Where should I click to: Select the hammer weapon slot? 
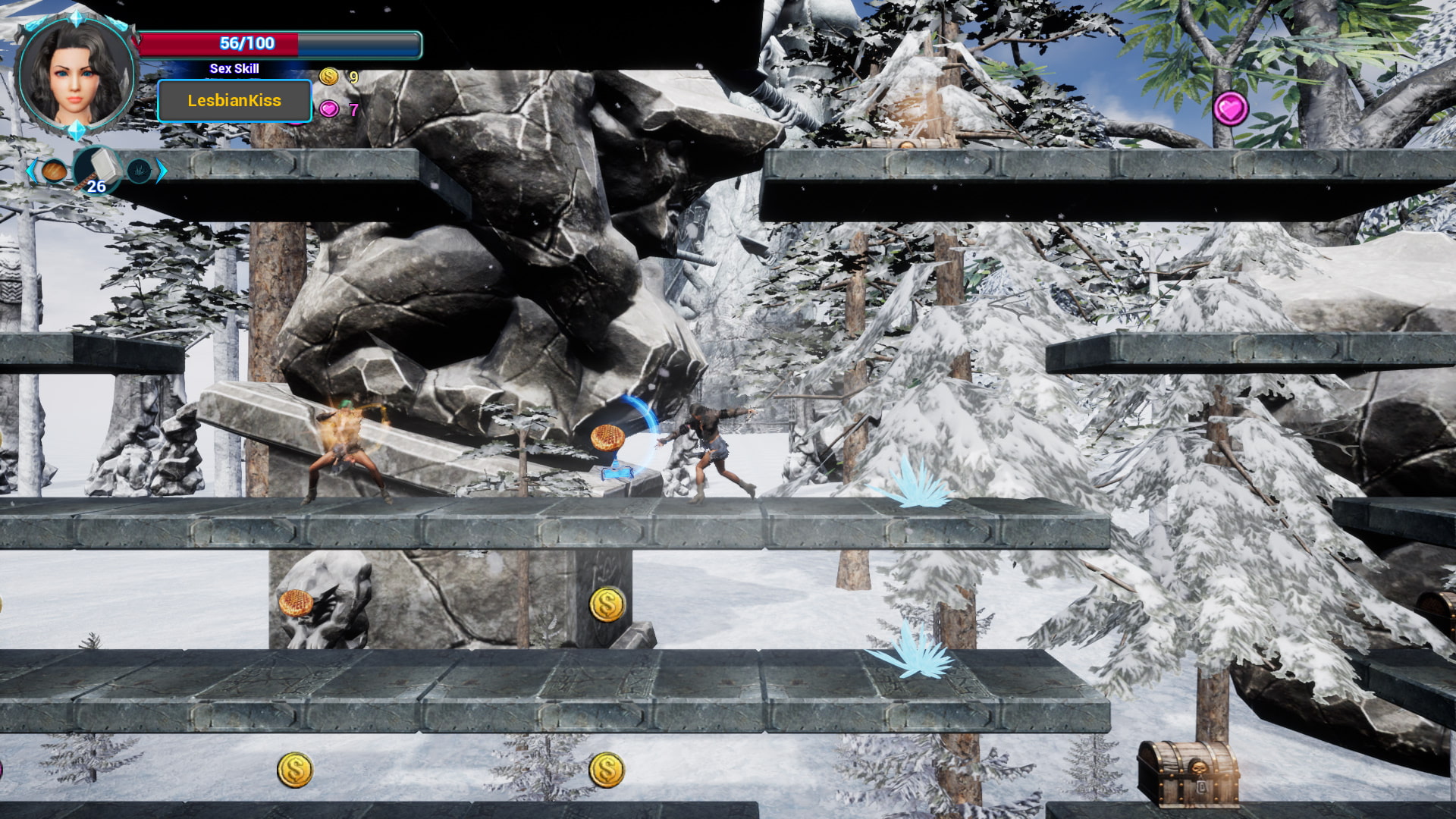(97, 169)
